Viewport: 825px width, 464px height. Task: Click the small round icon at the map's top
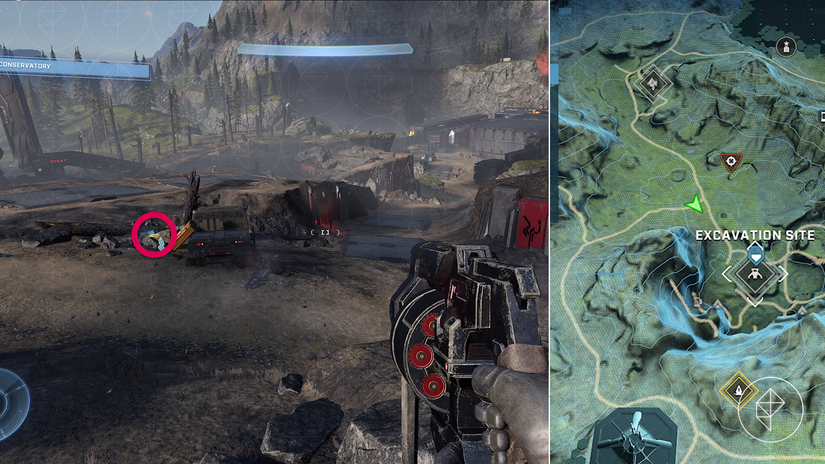[x=787, y=46]
